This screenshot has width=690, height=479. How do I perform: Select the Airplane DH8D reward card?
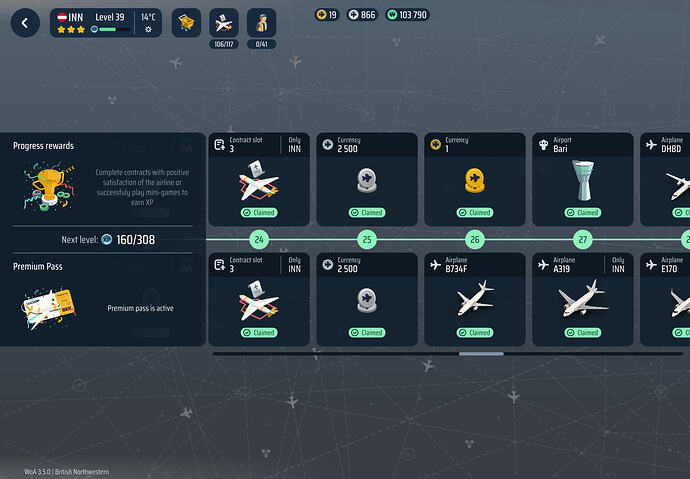click(x=666, y=178)
